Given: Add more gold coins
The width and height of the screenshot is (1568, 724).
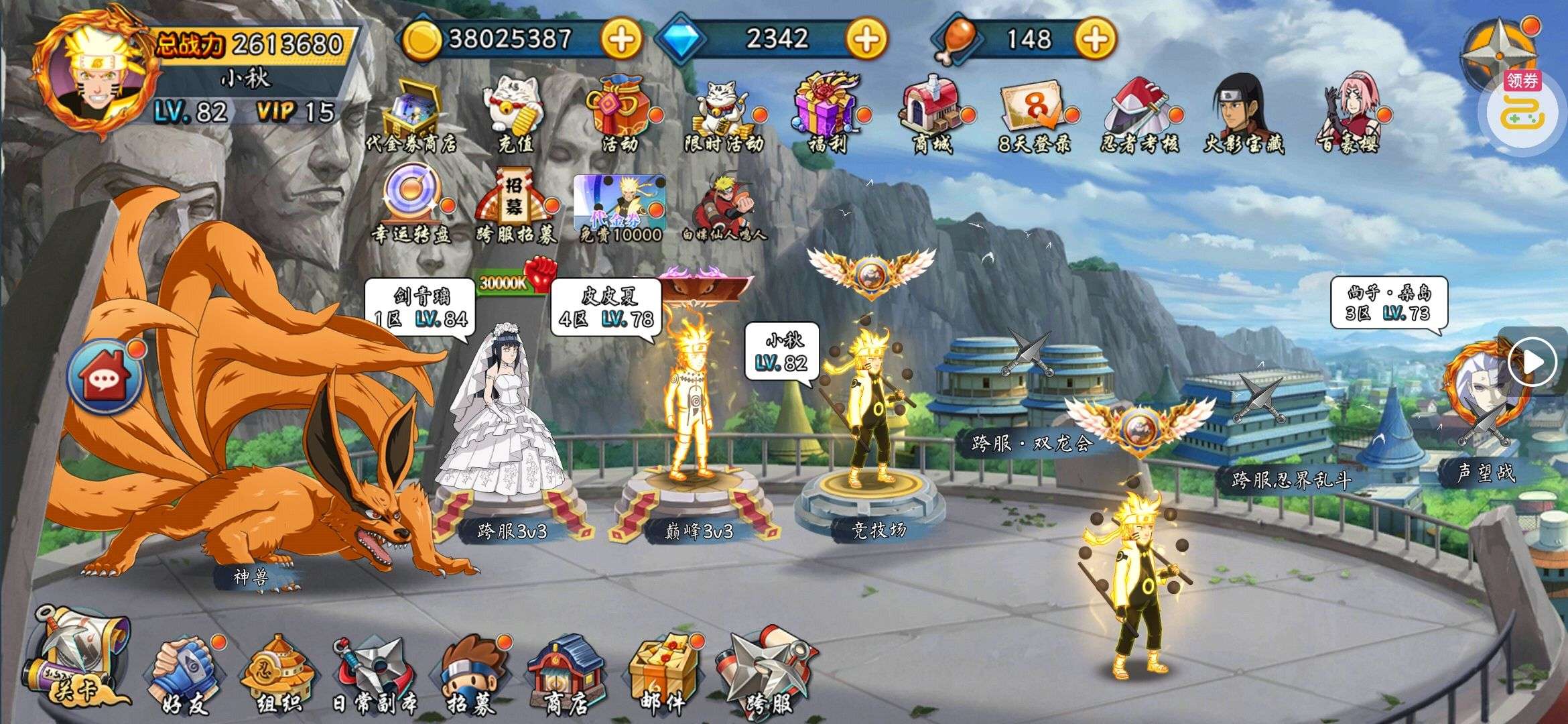Looking at the screenshot, I should coord(620,40).
